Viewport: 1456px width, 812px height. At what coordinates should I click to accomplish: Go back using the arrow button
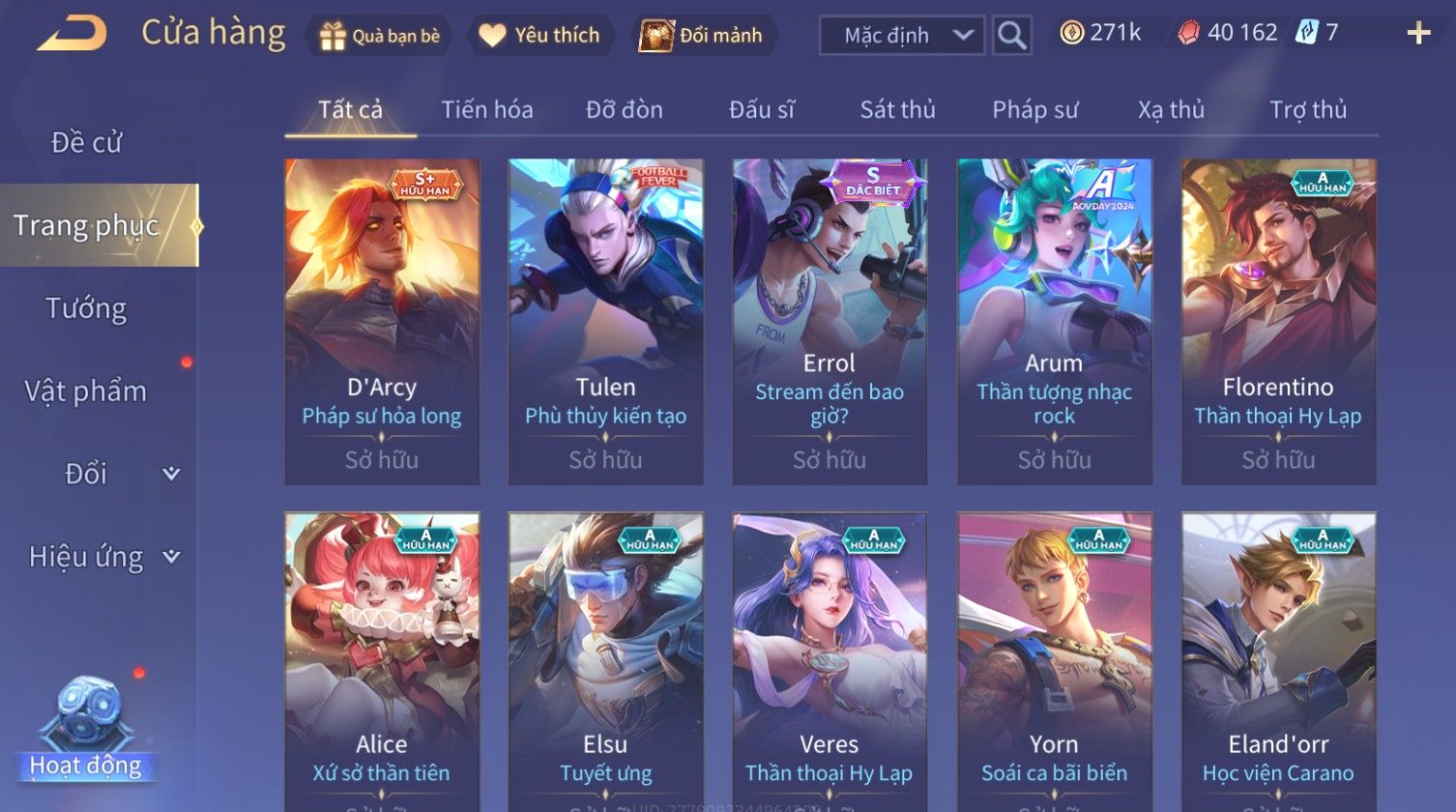(x=72, y=34)
